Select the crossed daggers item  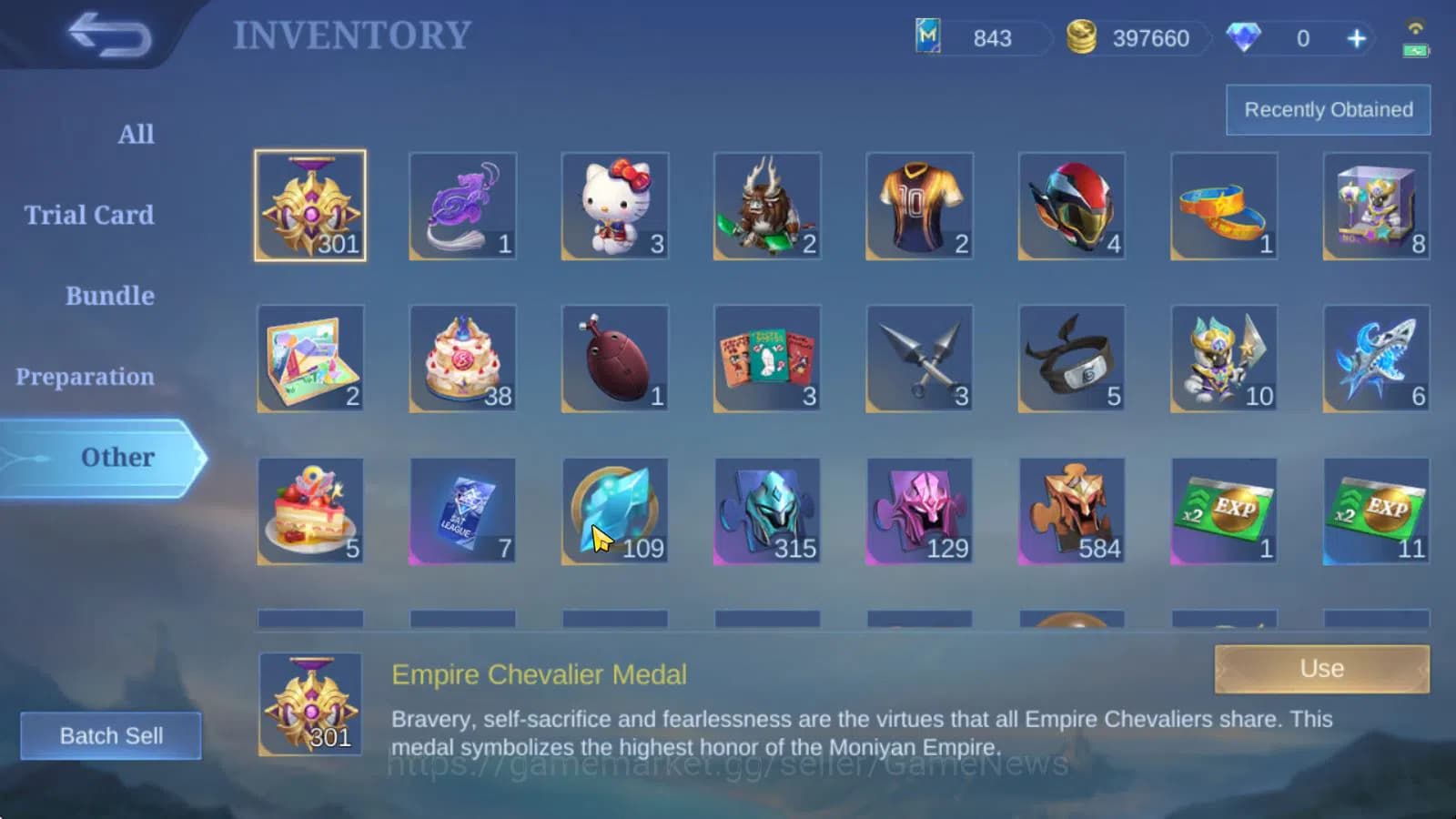tap(919, 358)
